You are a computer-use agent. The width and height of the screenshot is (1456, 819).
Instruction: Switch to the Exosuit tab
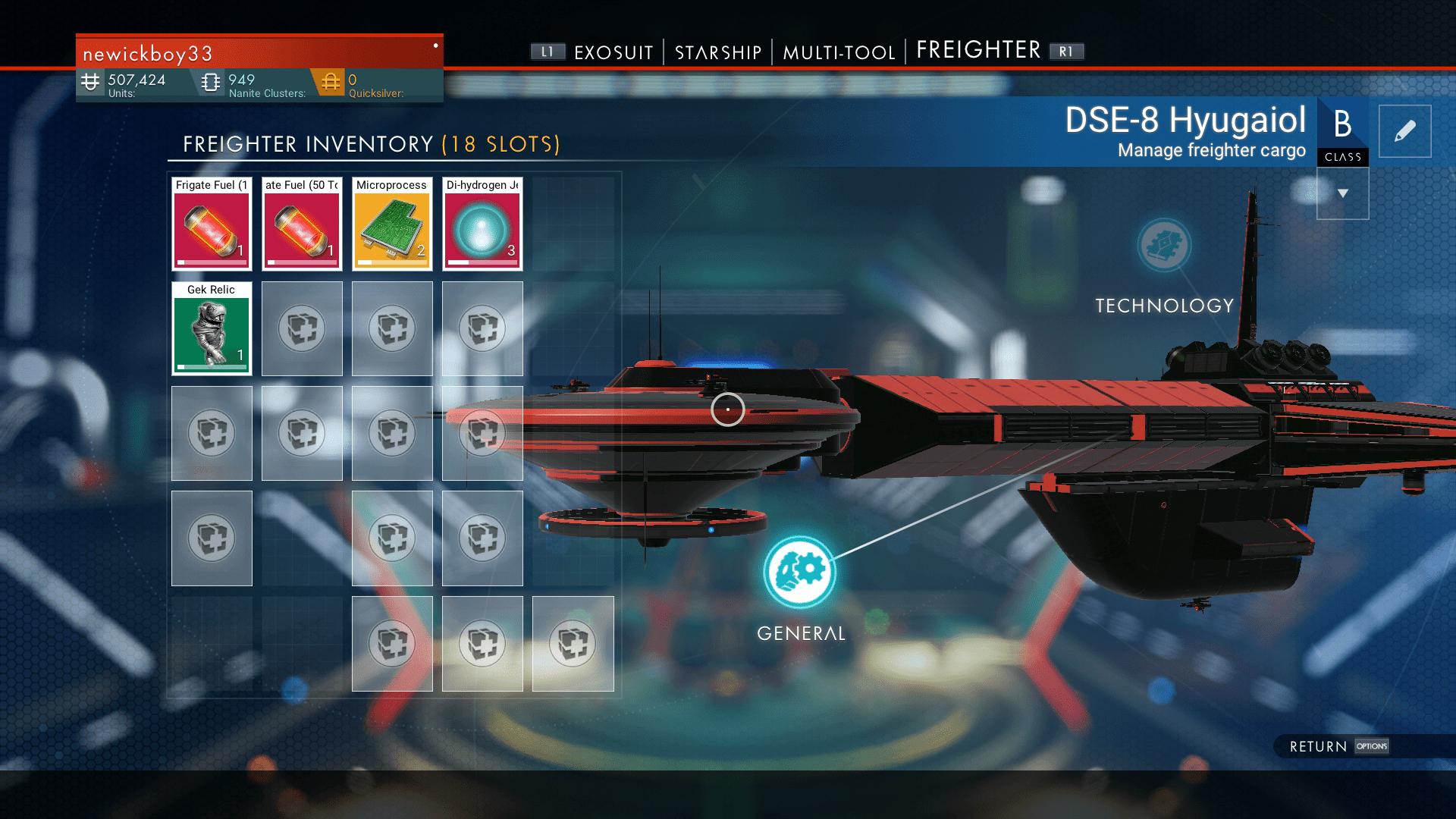(x=613, y=52)
